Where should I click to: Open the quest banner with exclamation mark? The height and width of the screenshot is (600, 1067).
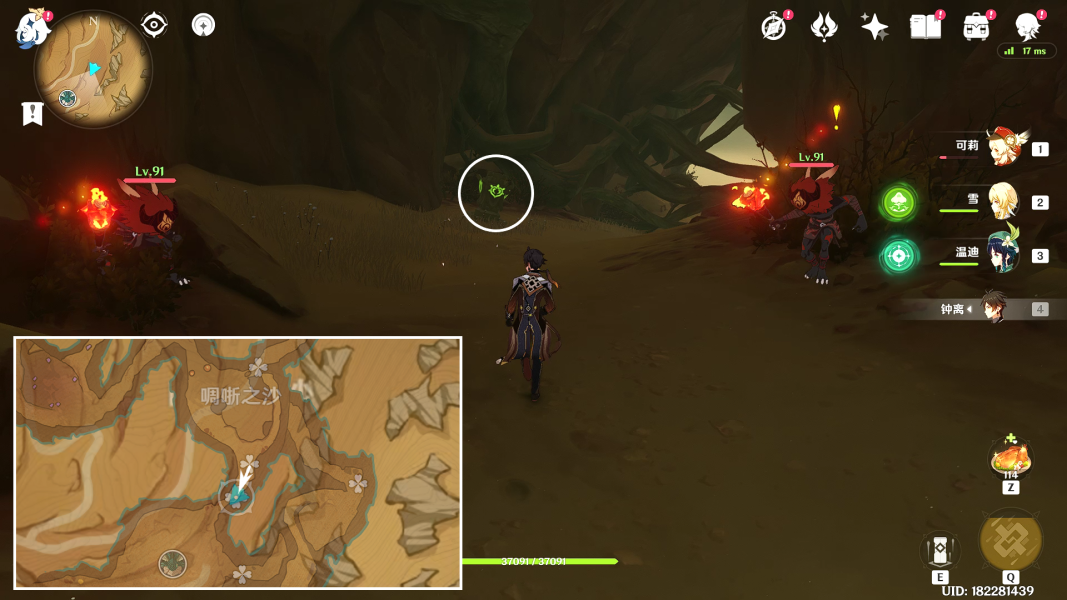(x=33, y=114)
